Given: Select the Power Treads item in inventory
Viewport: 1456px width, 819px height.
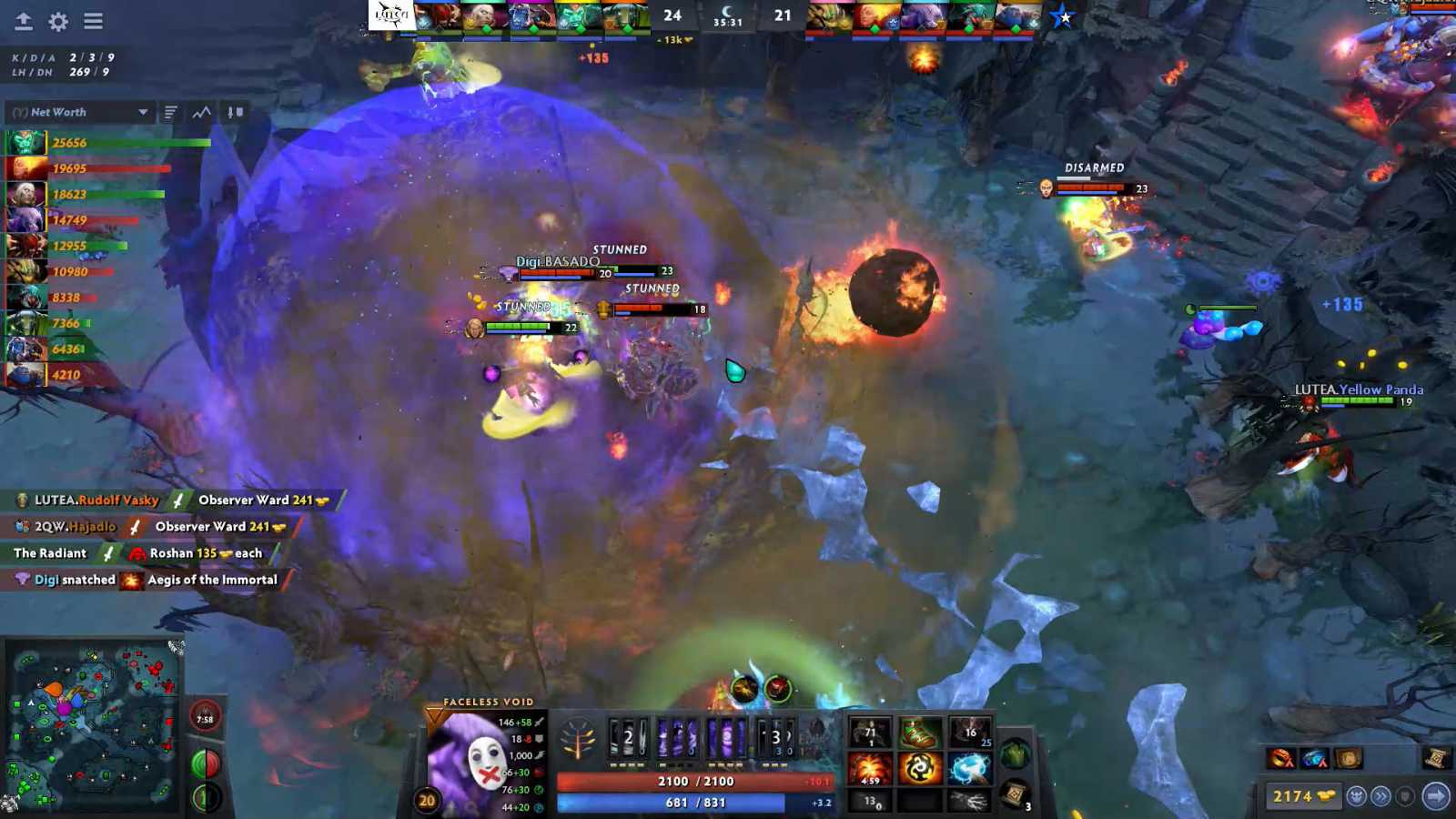Looking at the screenshot, I should tap(918, 732).
